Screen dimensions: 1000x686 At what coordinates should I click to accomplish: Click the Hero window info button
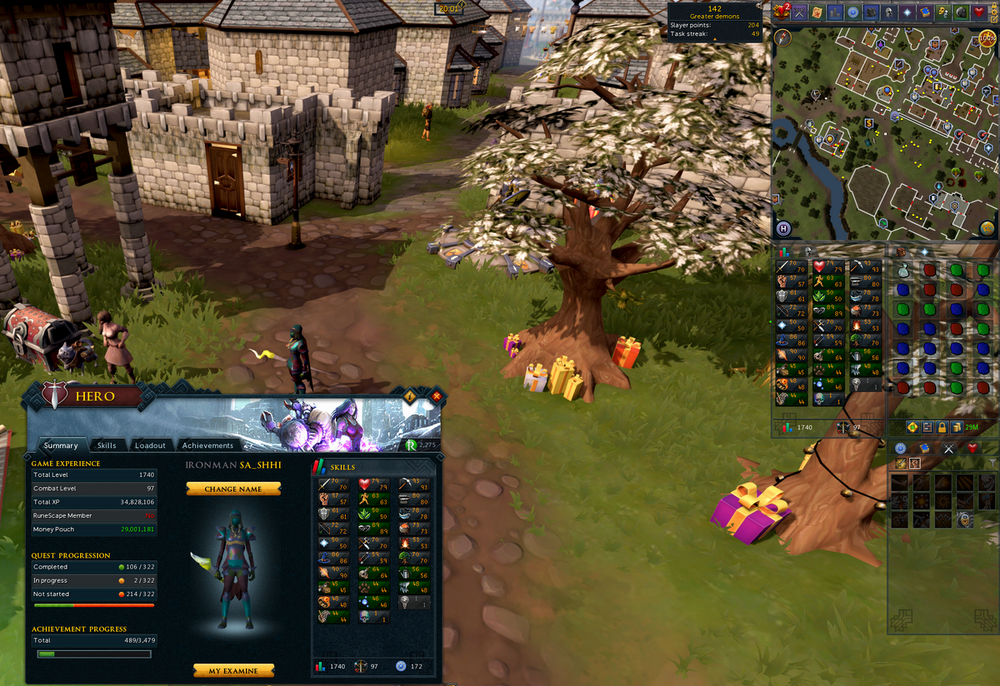click(410, 397)
